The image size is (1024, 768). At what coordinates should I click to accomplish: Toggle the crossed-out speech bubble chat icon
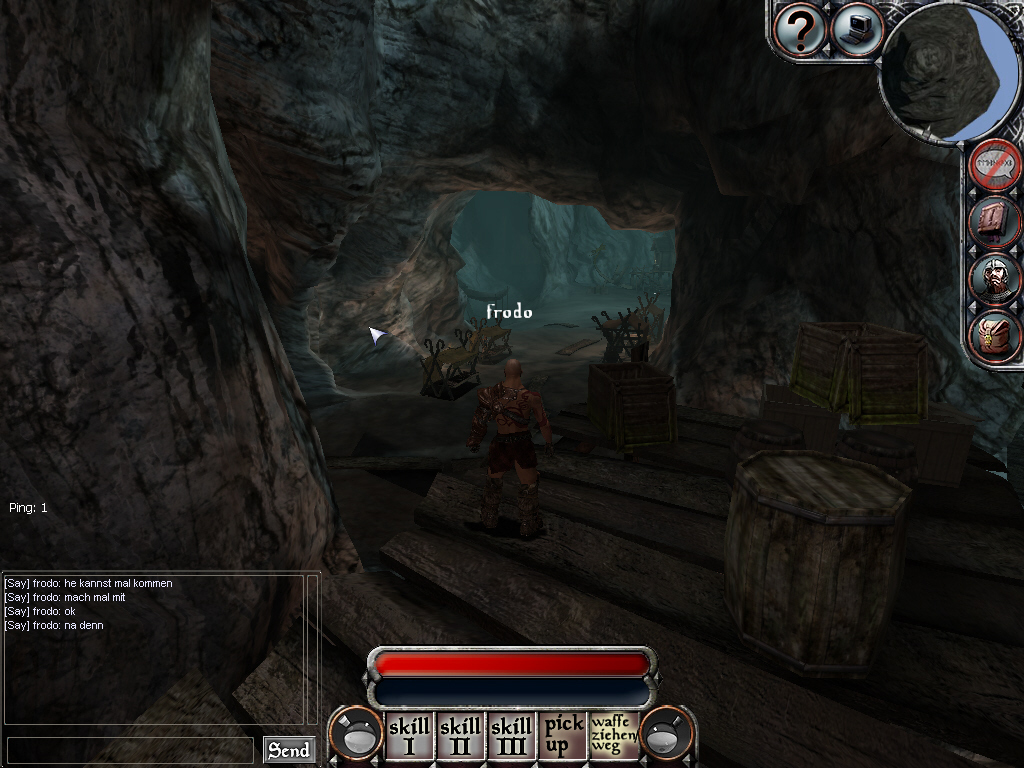pyautogui.click(x=995, y=165)
